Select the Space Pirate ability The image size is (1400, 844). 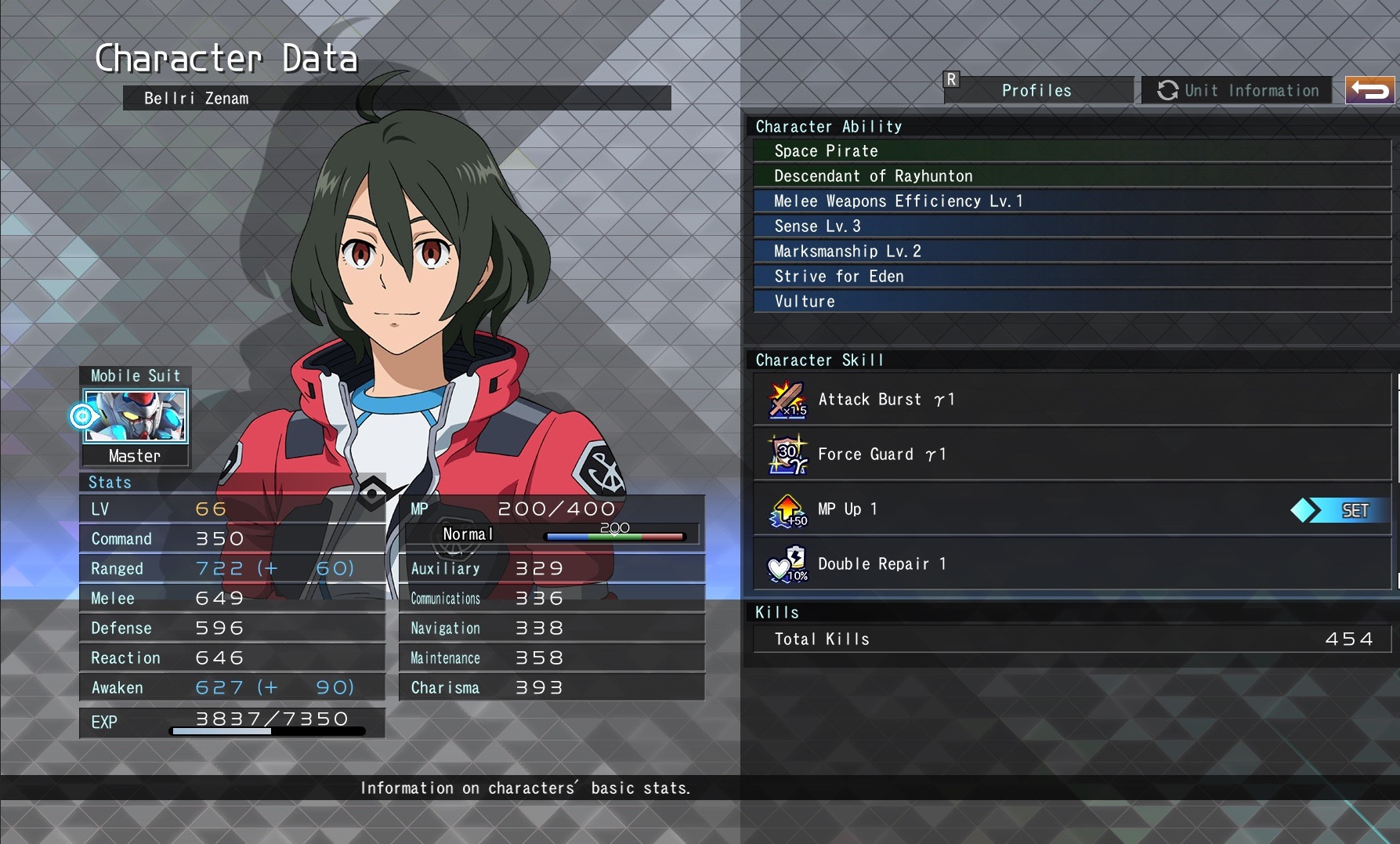[1072, 151]
